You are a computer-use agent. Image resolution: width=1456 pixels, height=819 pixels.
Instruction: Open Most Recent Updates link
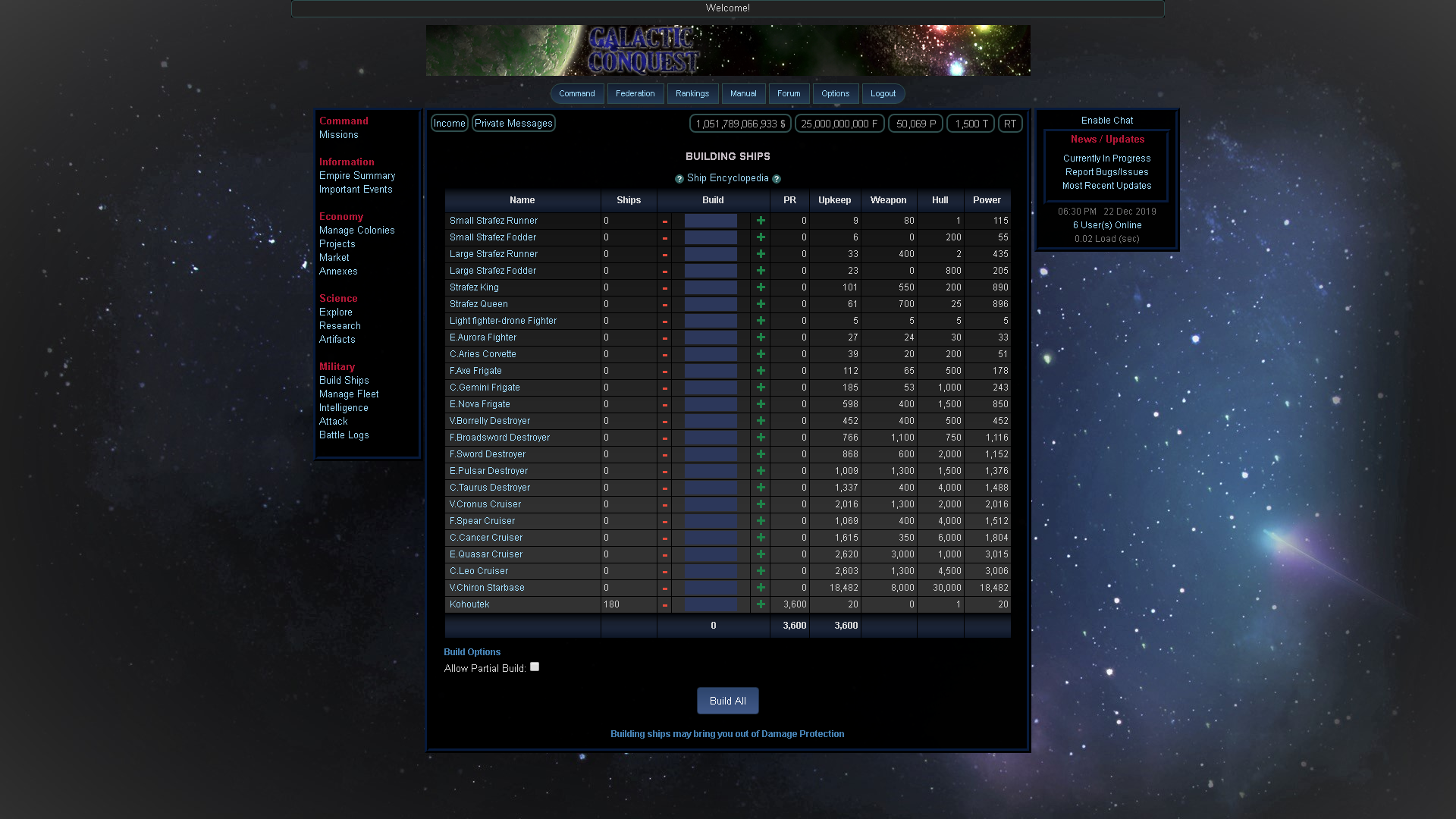click(1106, 185)
